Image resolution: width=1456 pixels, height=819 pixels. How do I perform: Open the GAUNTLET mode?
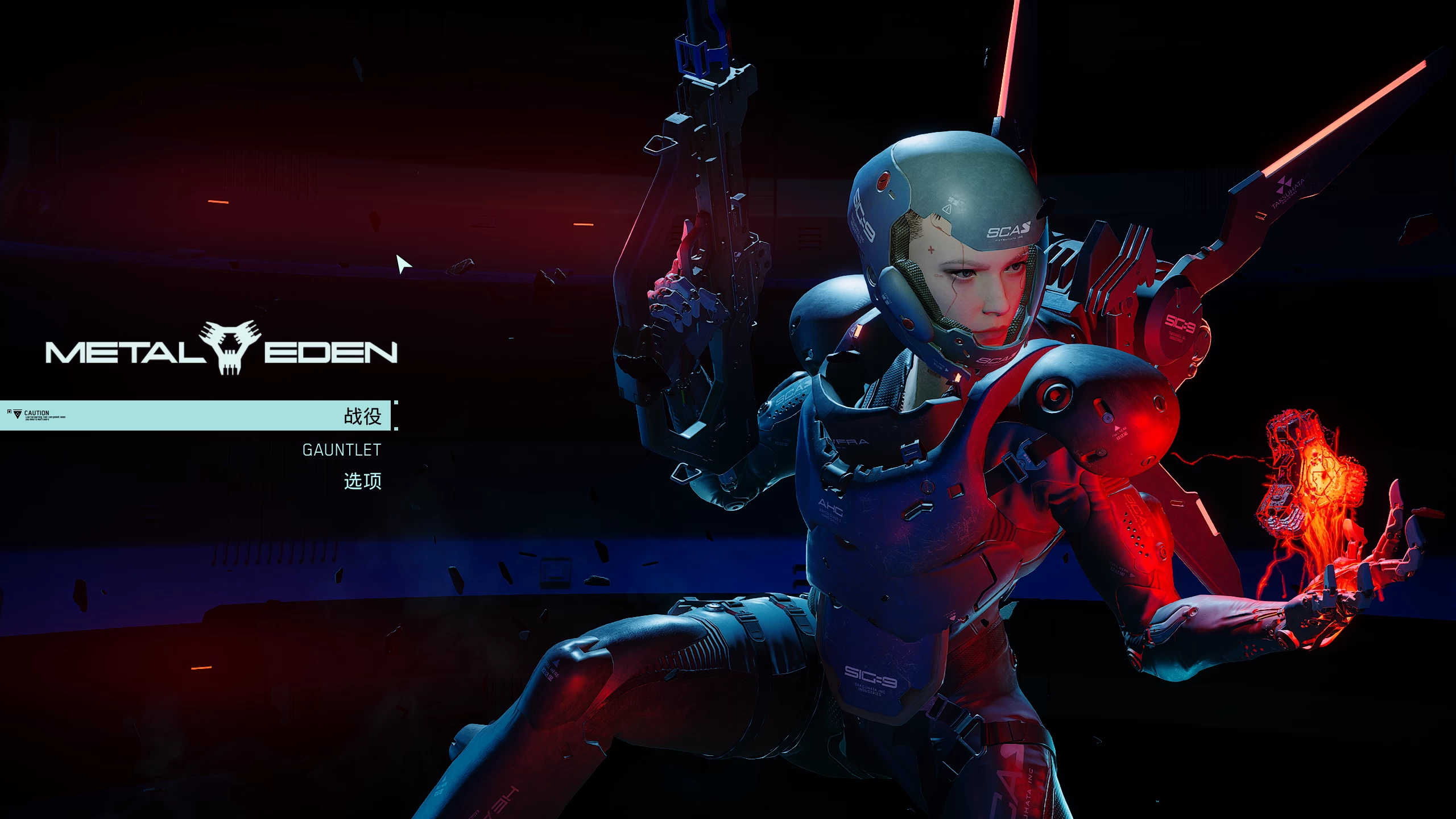click(341, 450)
